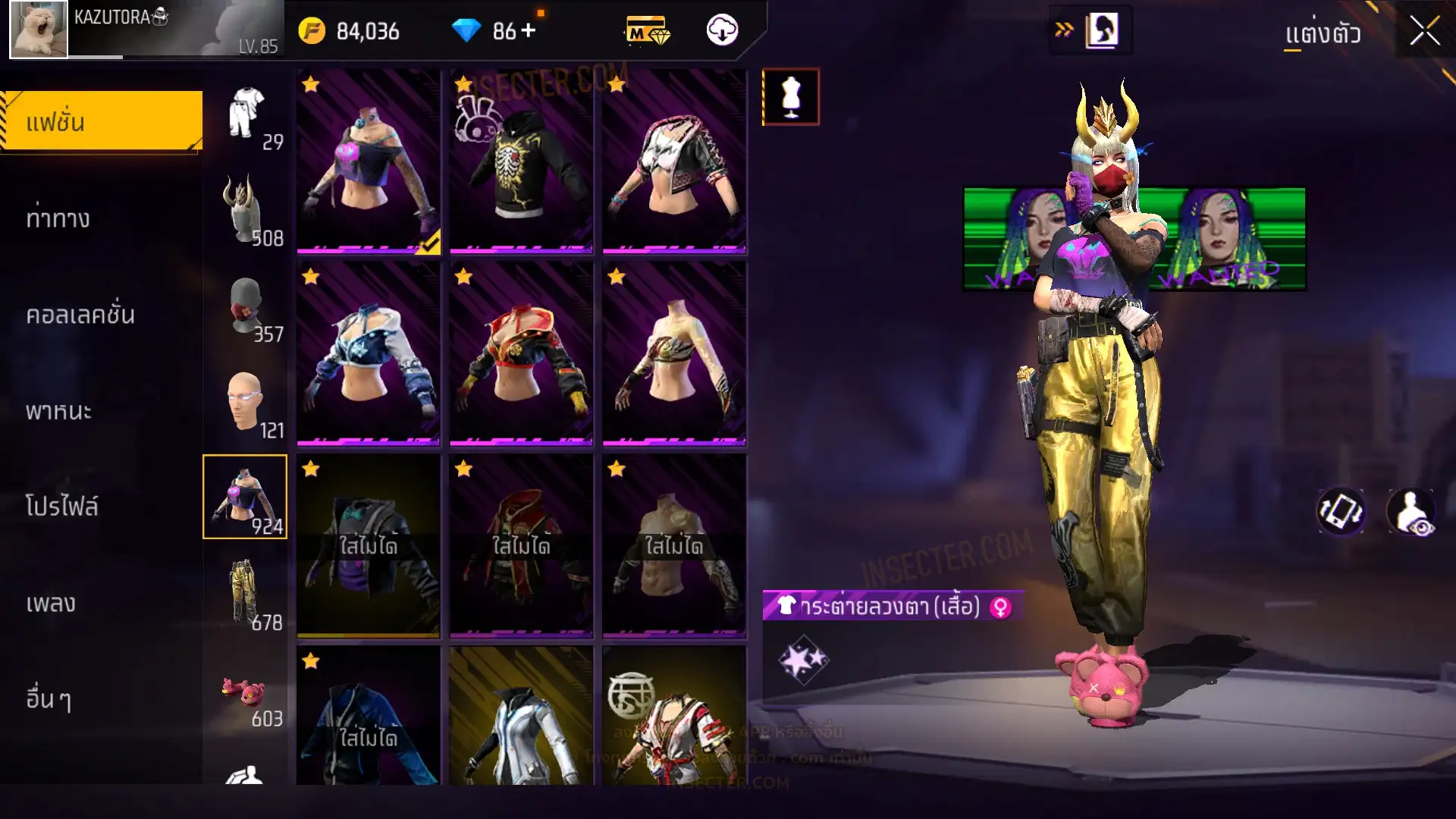
Task: Toggle the character visibility eye icon
Action: click(x=1410, y=512)
